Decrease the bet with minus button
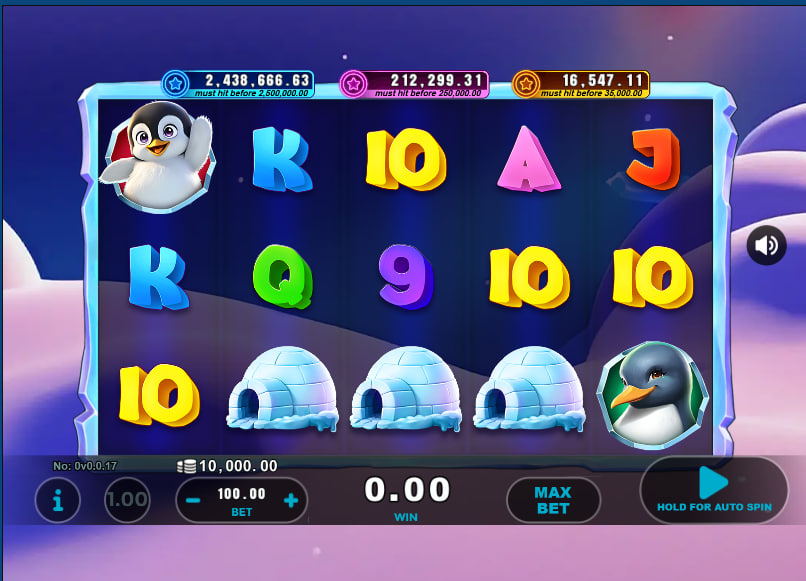 point(193,500)
